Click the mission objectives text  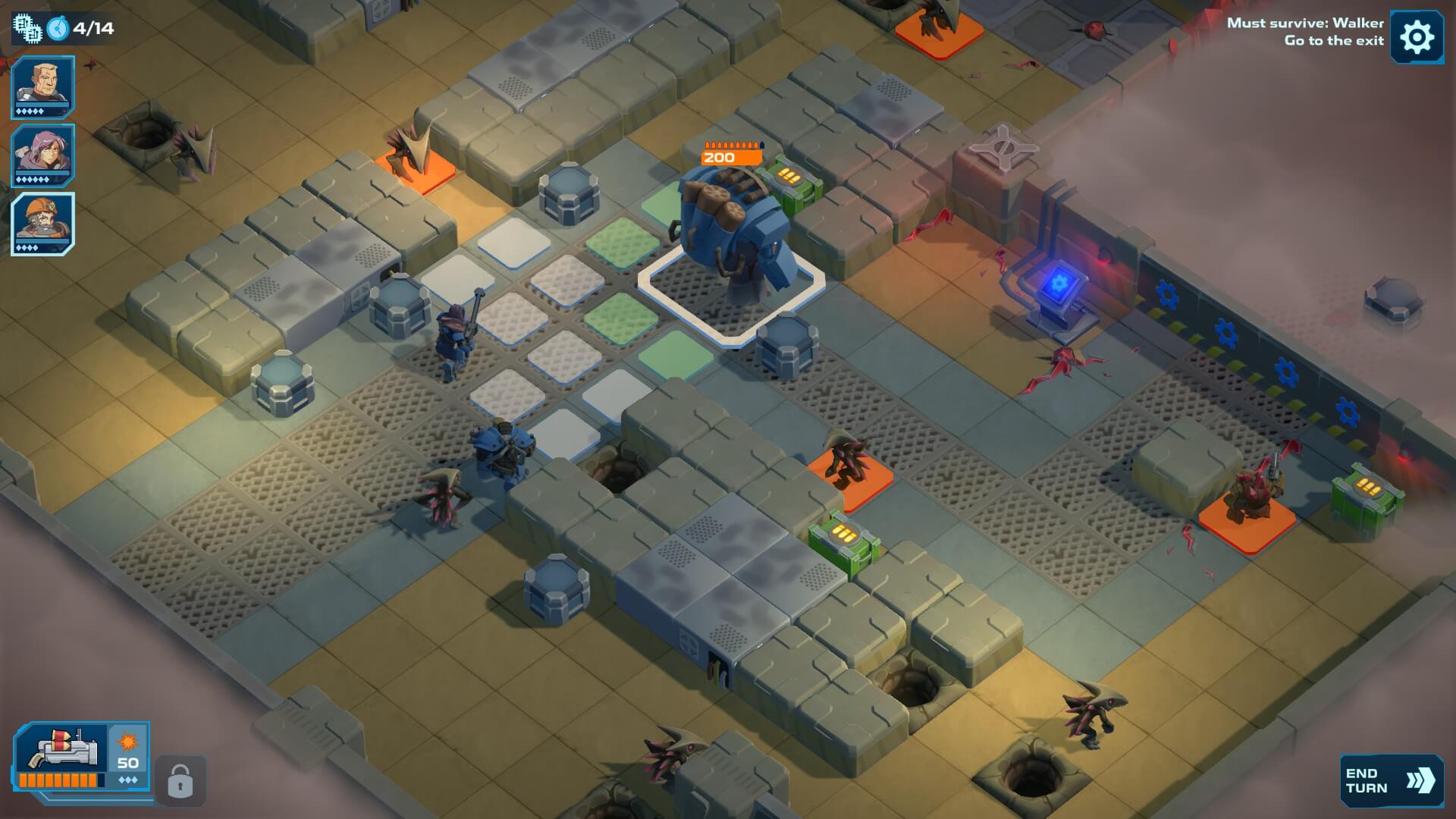(x=1304, y=32)
